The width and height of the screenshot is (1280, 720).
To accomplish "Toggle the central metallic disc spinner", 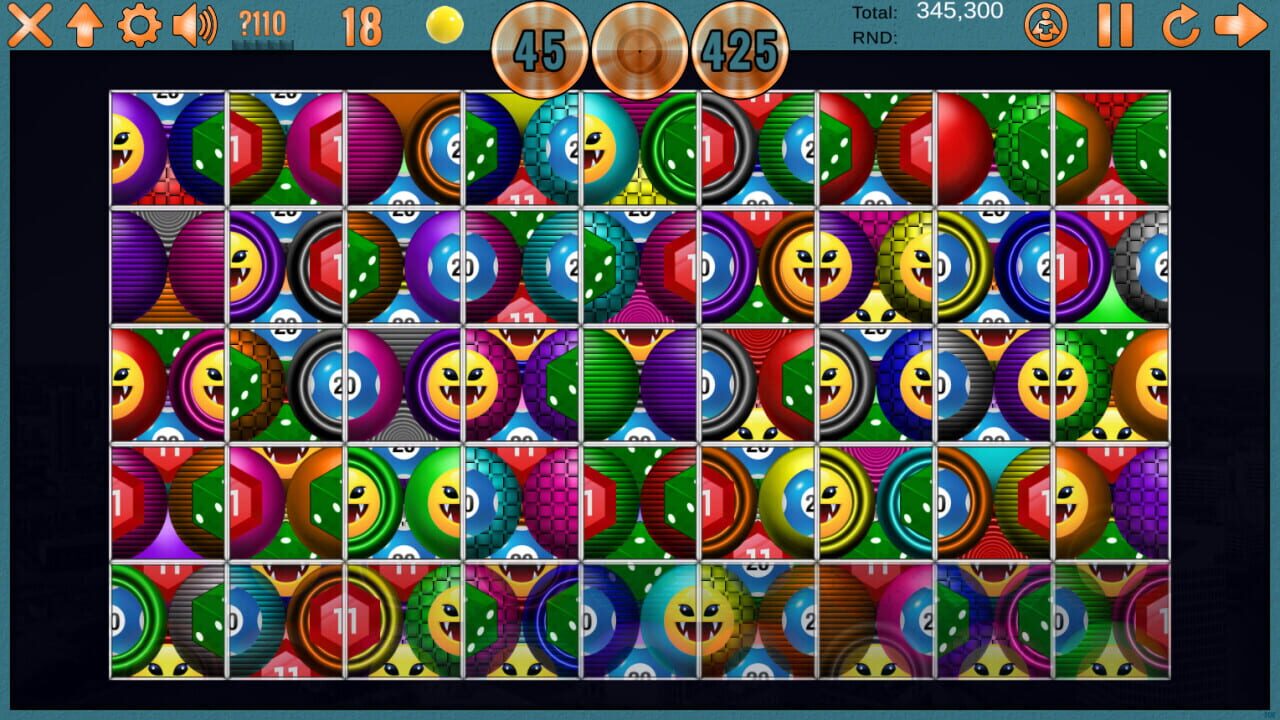I will click(640, 45).
